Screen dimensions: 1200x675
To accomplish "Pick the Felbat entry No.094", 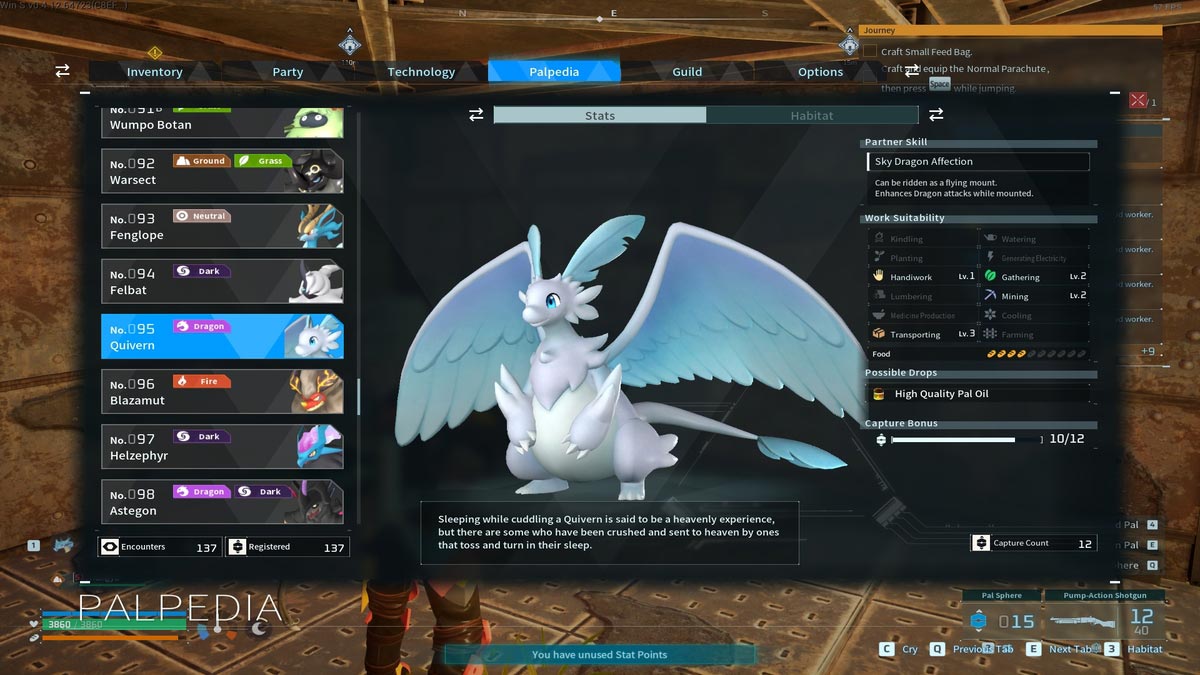I will pos(222,281).
